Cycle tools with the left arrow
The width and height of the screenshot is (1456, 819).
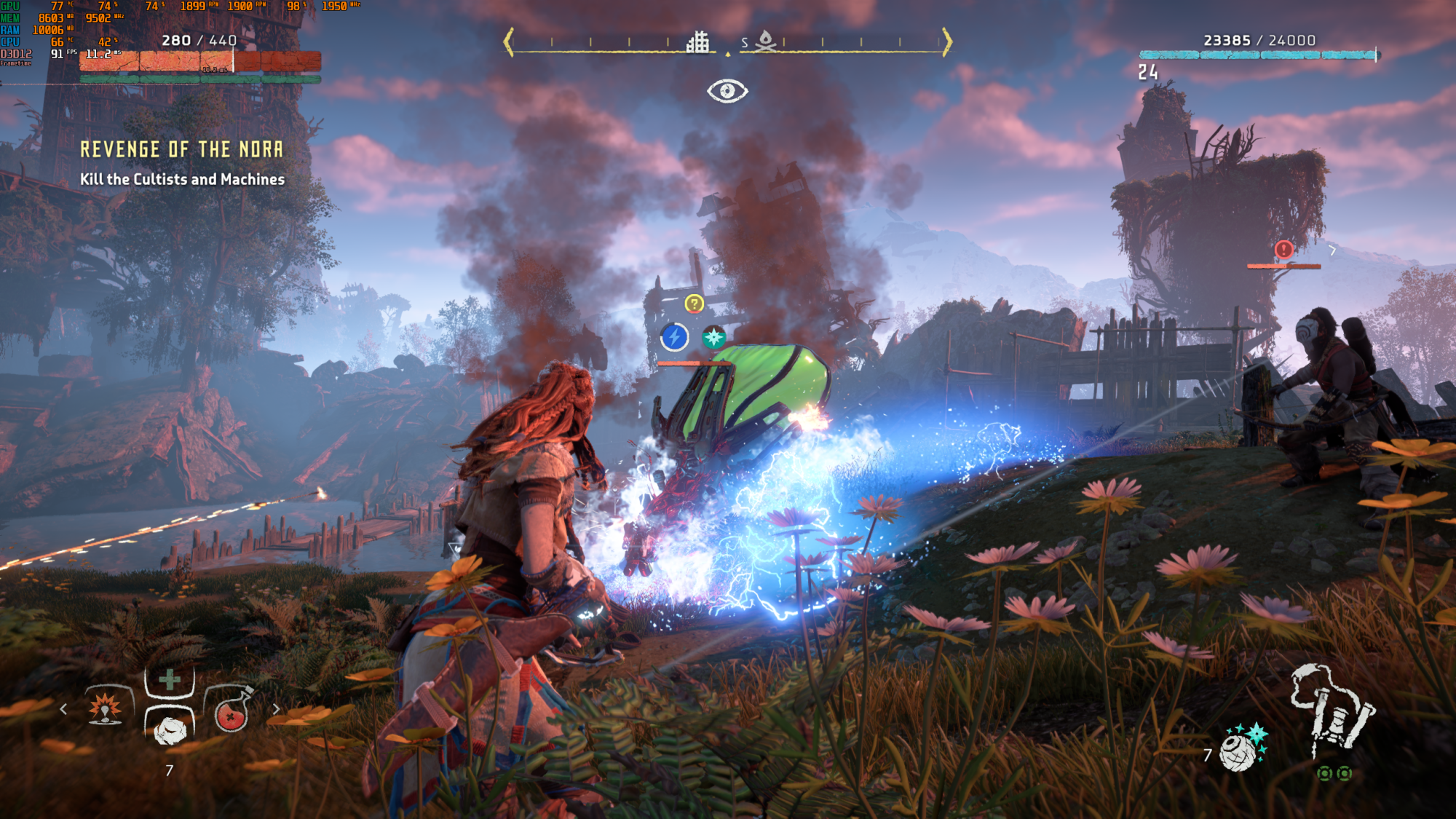click(x=64, y=709)
